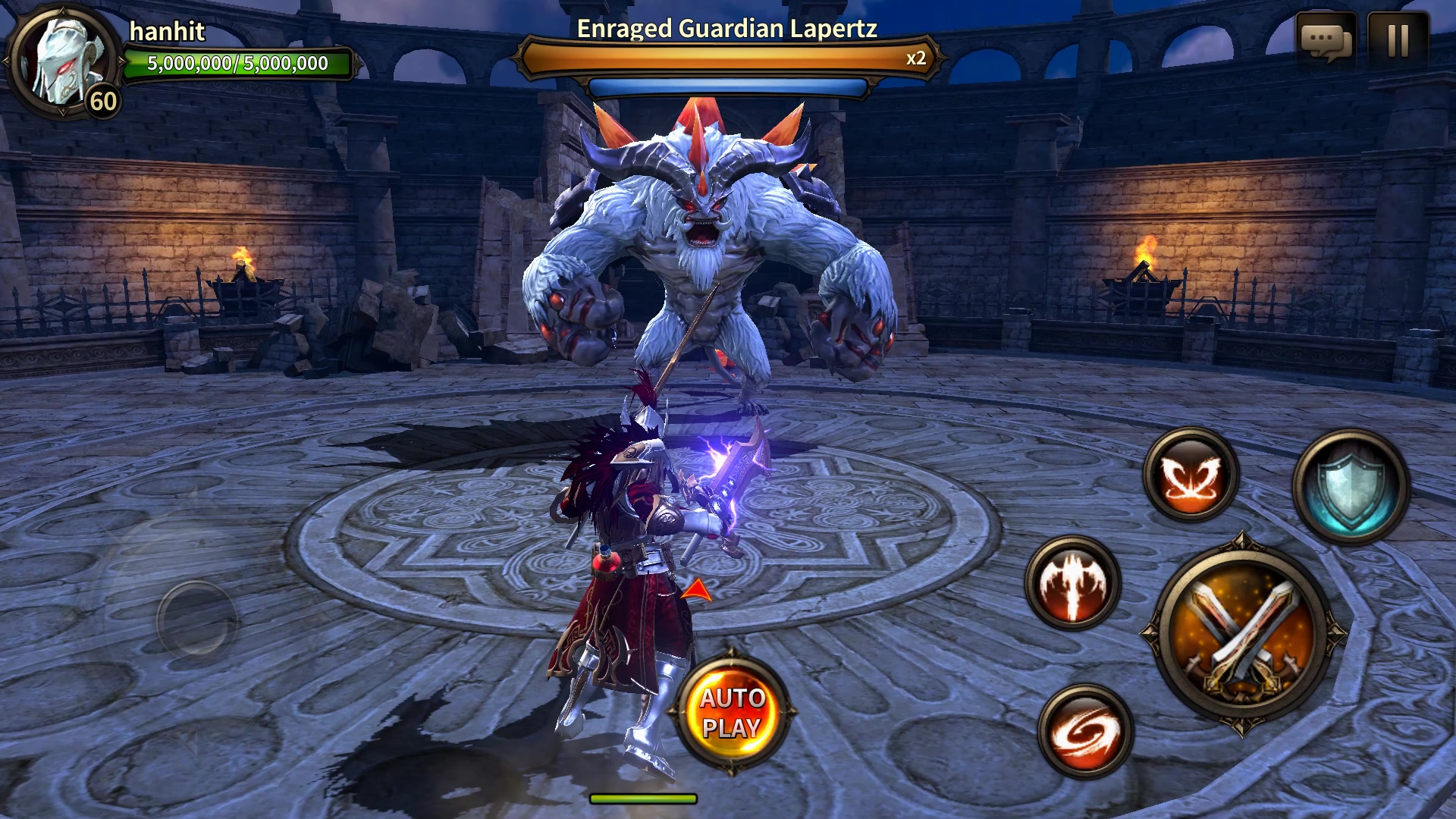1456x819 pixels.
Task: Pause the game
Action: (1398, 41)
